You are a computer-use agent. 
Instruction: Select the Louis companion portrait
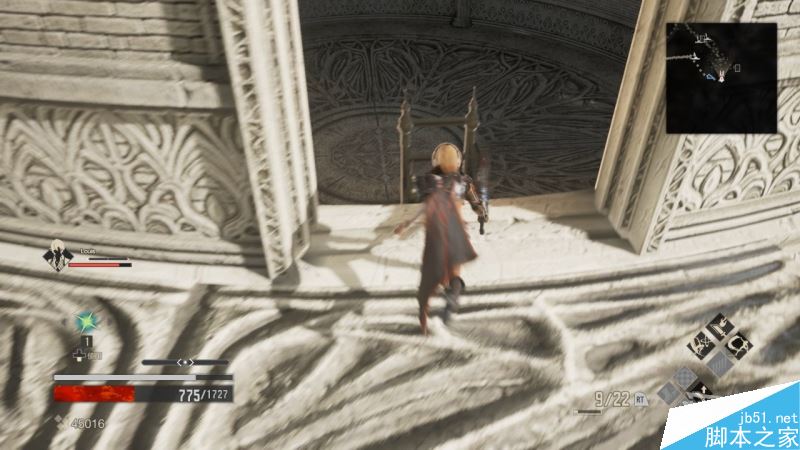tap(55, 257)
